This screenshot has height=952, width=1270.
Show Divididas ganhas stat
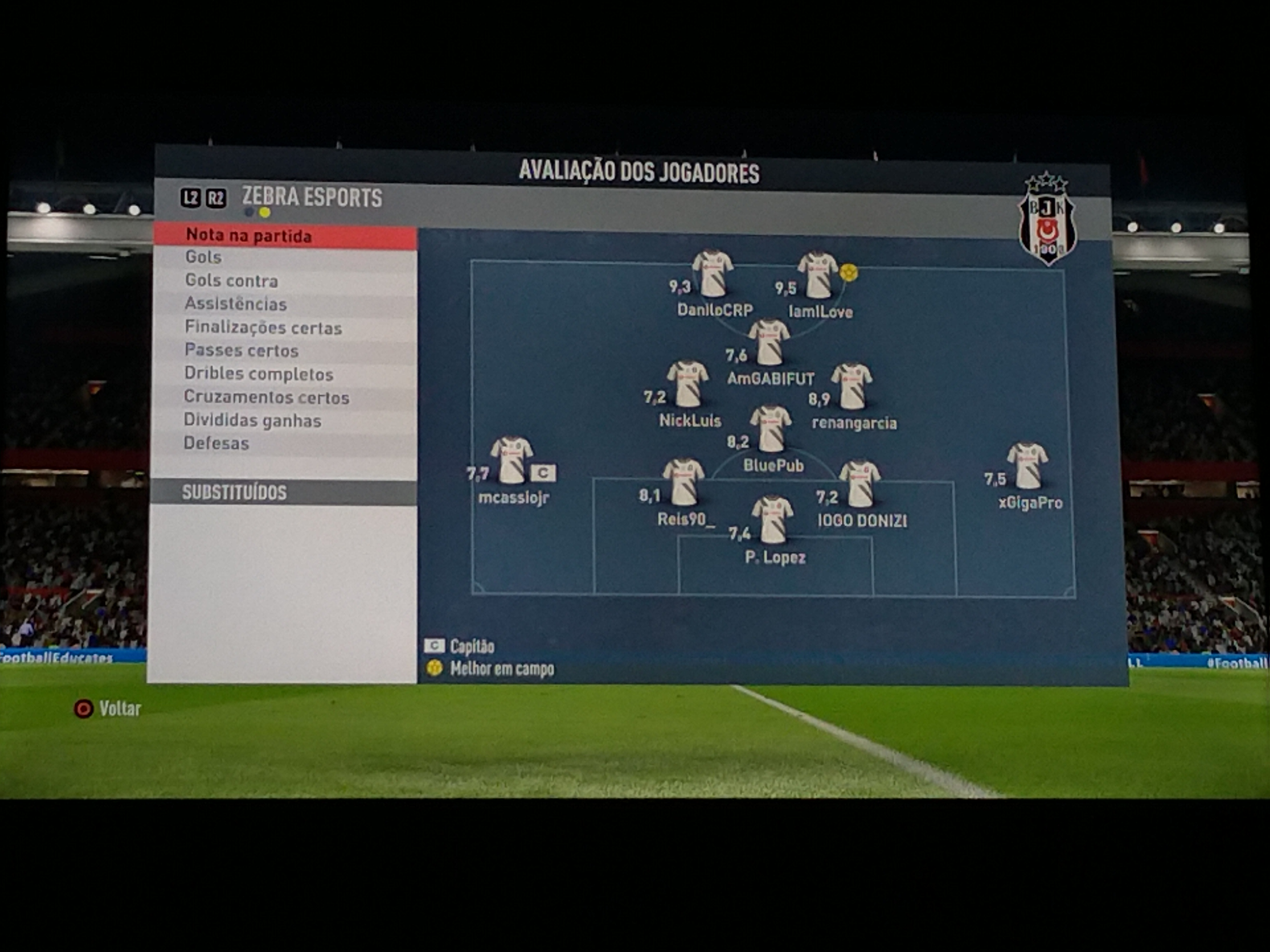pyautogui.click(x=285, y=421)
